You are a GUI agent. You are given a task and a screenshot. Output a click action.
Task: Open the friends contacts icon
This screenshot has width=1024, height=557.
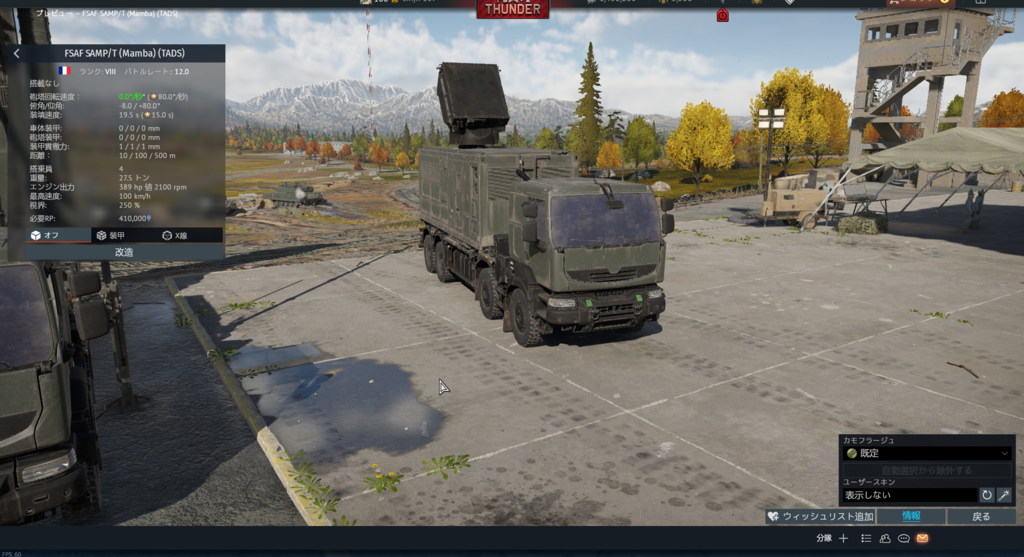click(885, 538)
